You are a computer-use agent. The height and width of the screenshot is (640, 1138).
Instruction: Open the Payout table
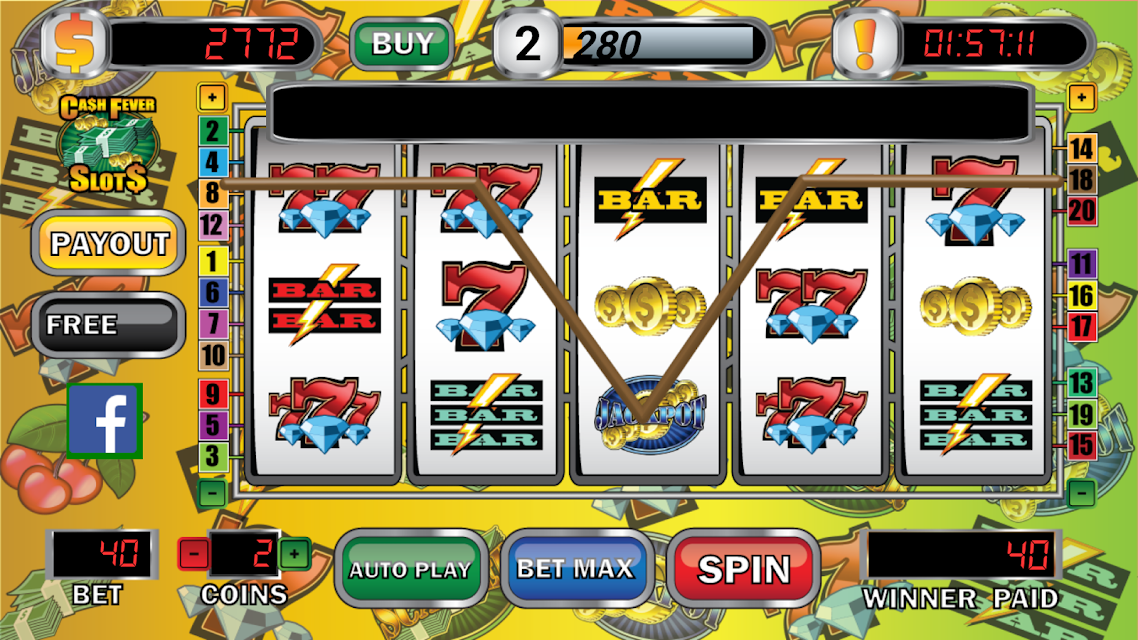tap(110, 243)
